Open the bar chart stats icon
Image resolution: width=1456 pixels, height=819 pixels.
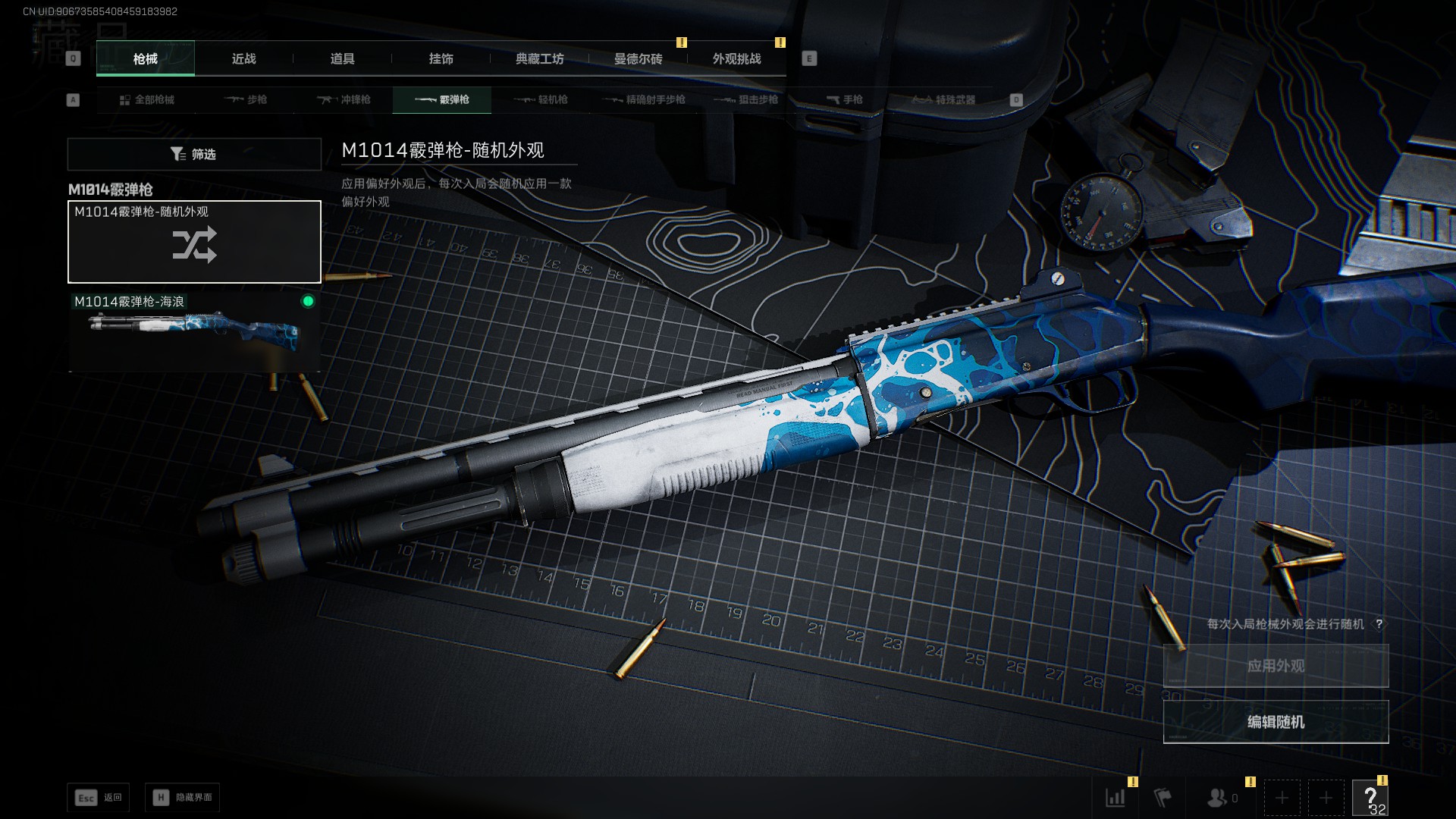coord(1115,797)
